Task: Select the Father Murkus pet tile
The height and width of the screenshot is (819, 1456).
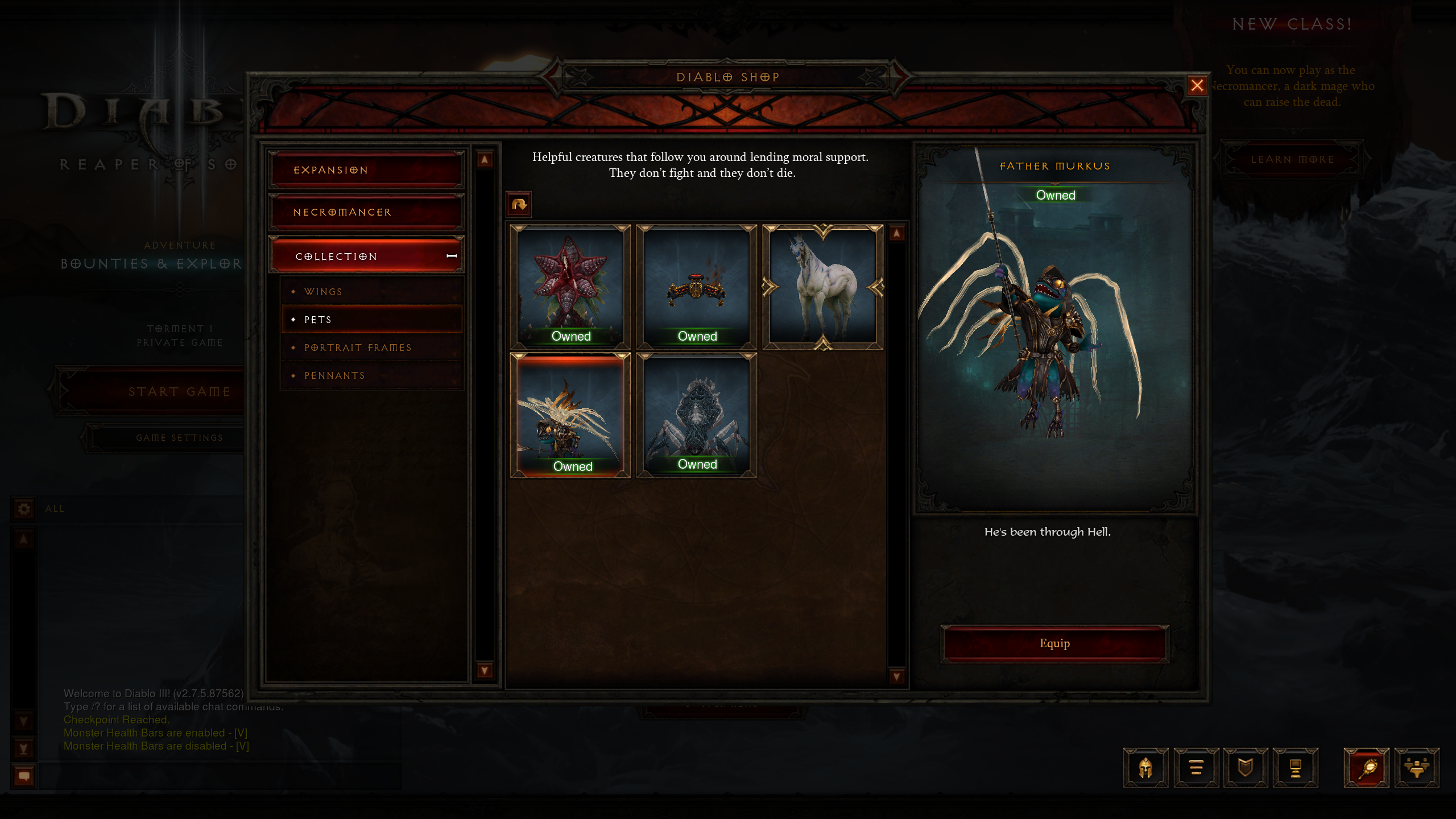Action: (570, 415)
